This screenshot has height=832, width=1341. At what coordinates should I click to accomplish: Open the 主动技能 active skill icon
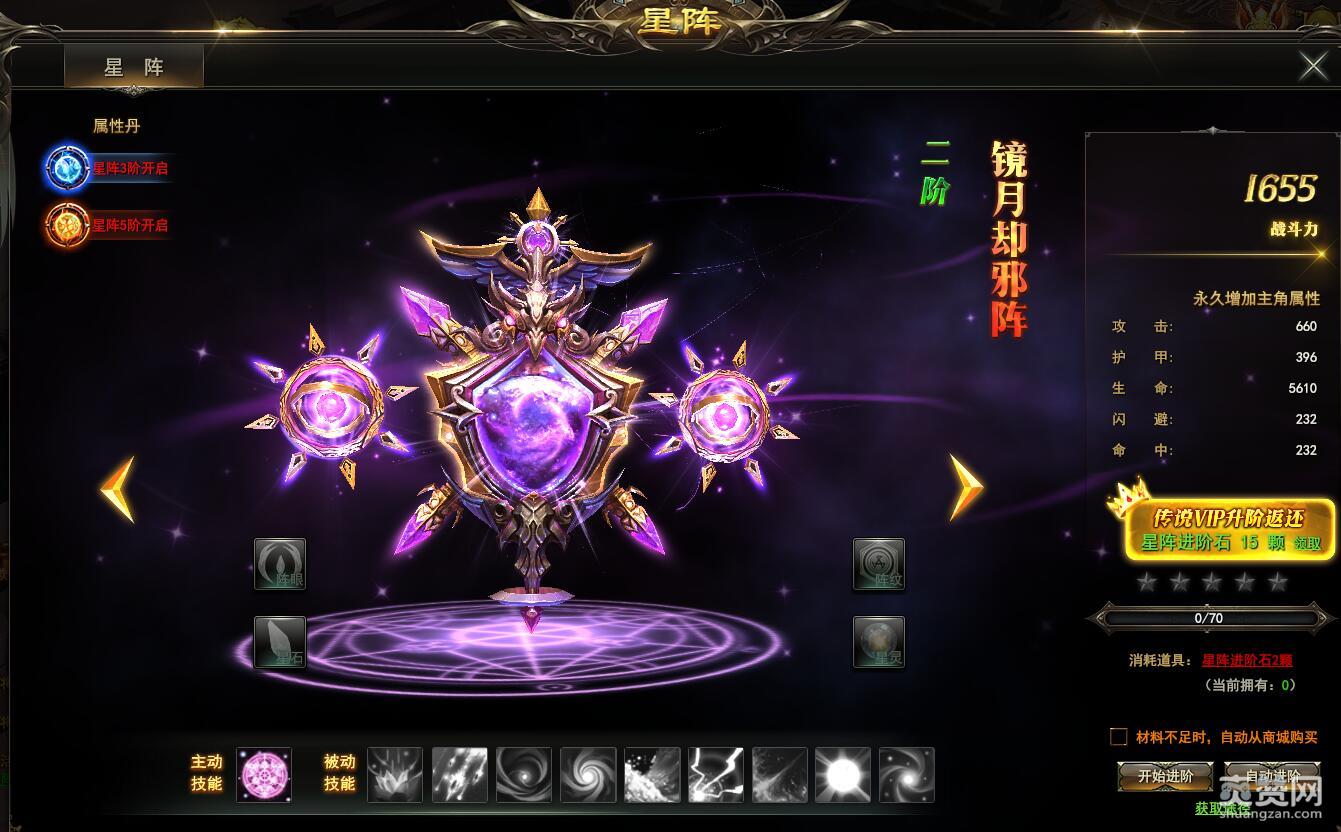pos(262,775)
